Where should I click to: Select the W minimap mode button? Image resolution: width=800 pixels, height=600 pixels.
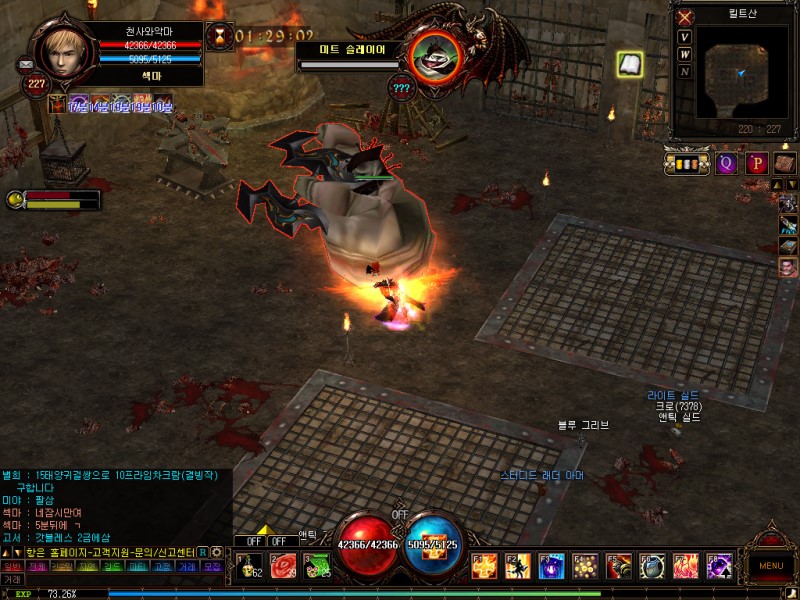[685, 54]
